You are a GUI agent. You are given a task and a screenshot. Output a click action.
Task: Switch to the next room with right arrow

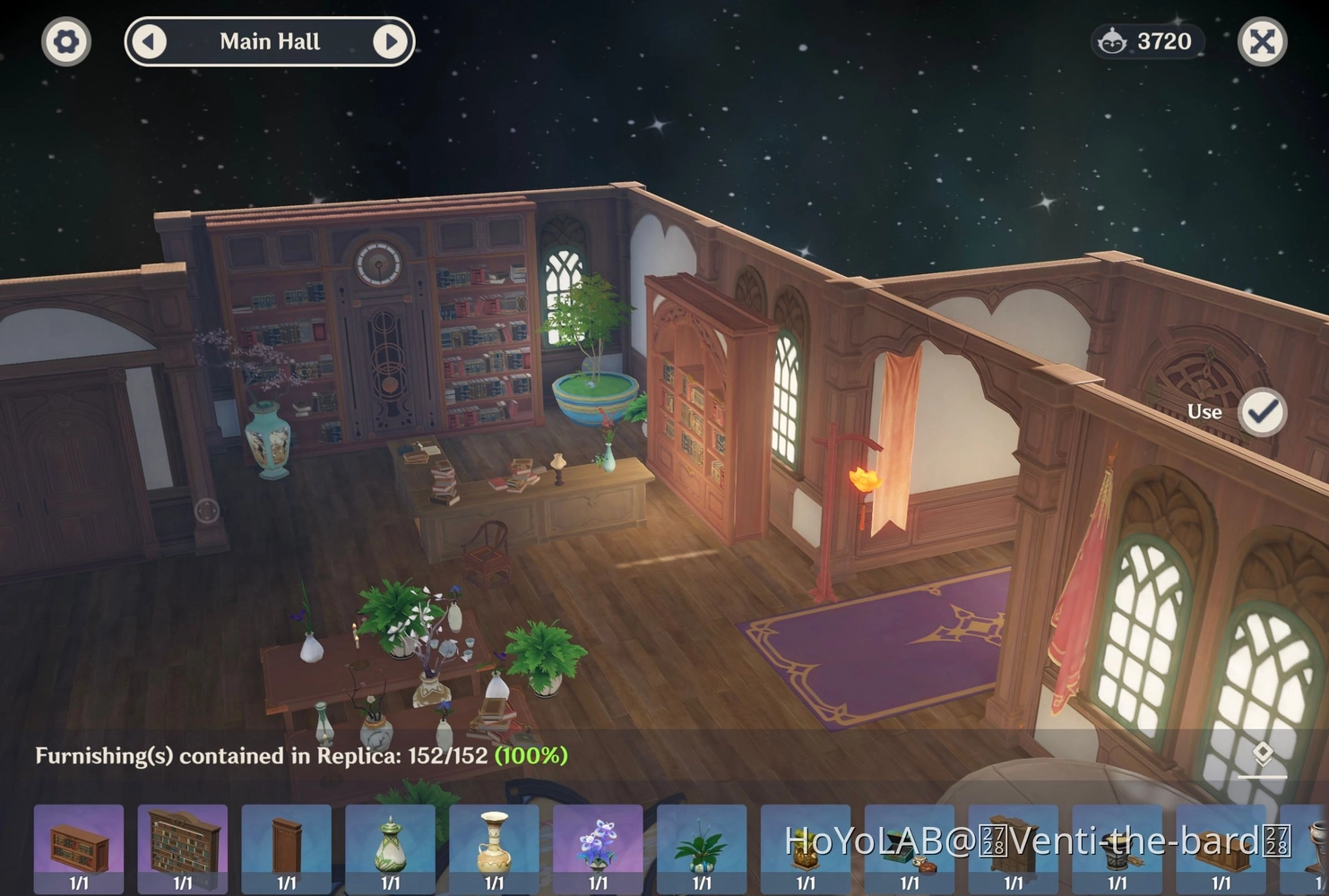click(x=390, y=41)
